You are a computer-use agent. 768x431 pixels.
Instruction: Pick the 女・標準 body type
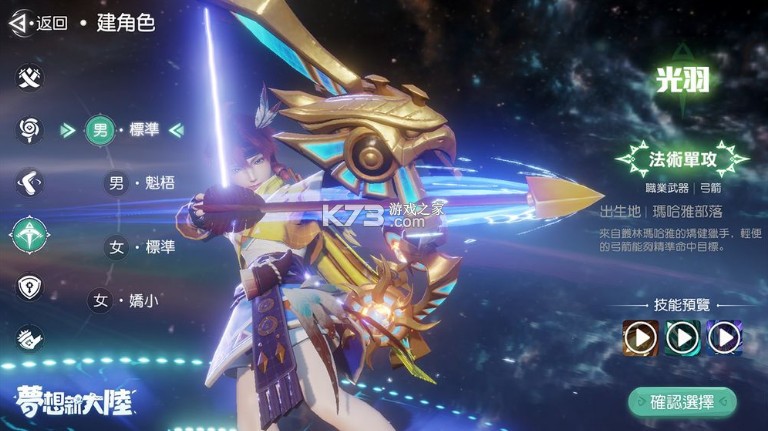(139, 247)
